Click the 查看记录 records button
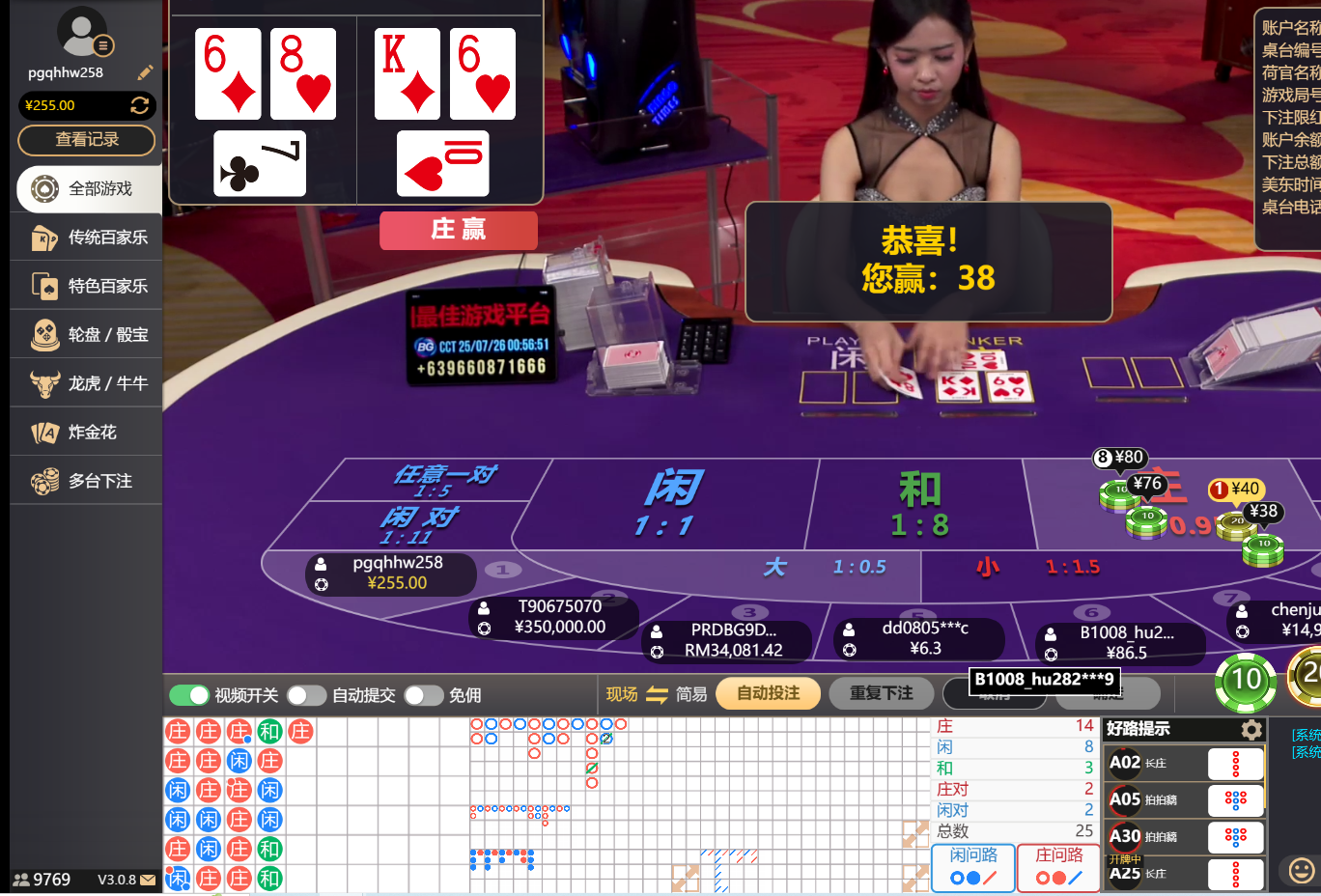 tap(86, 140)
